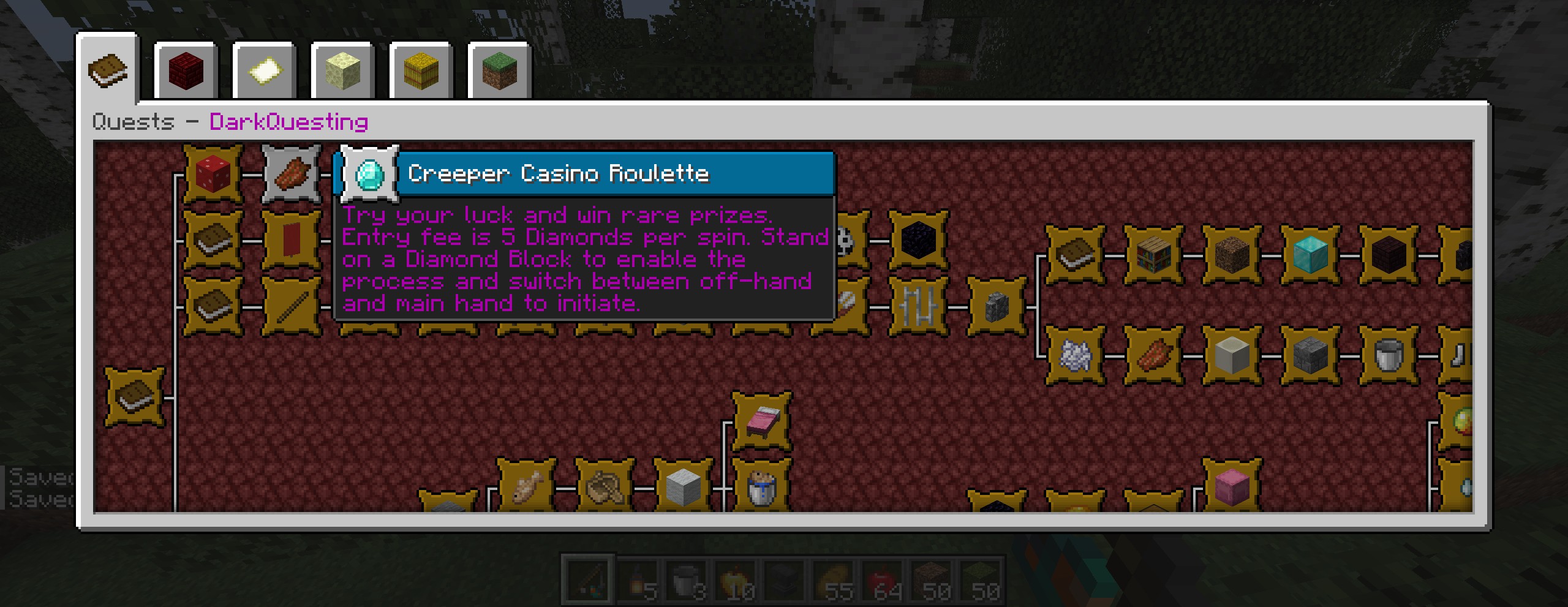
Task: Open the hay bale quest tab
Action: pos(421,71)
